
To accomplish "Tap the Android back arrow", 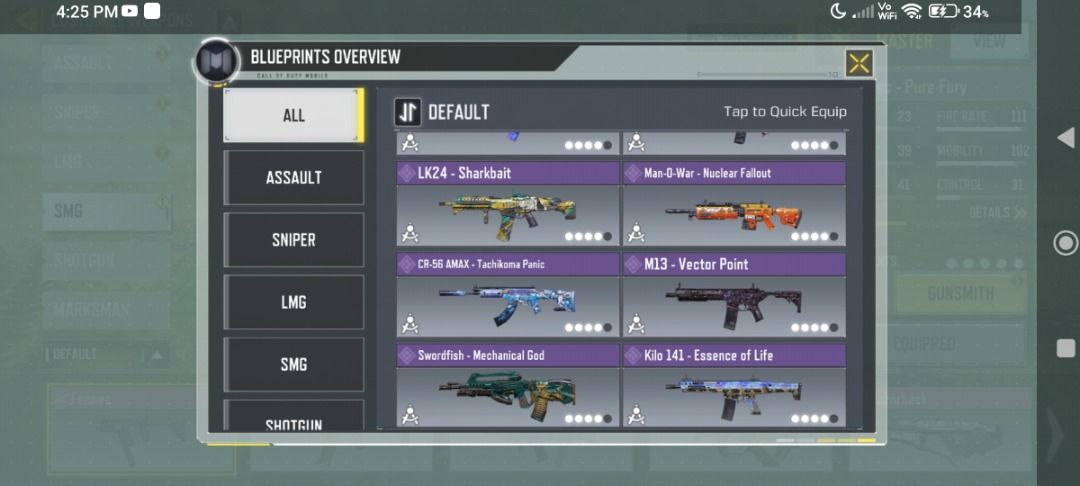I will click(1065, 136).
